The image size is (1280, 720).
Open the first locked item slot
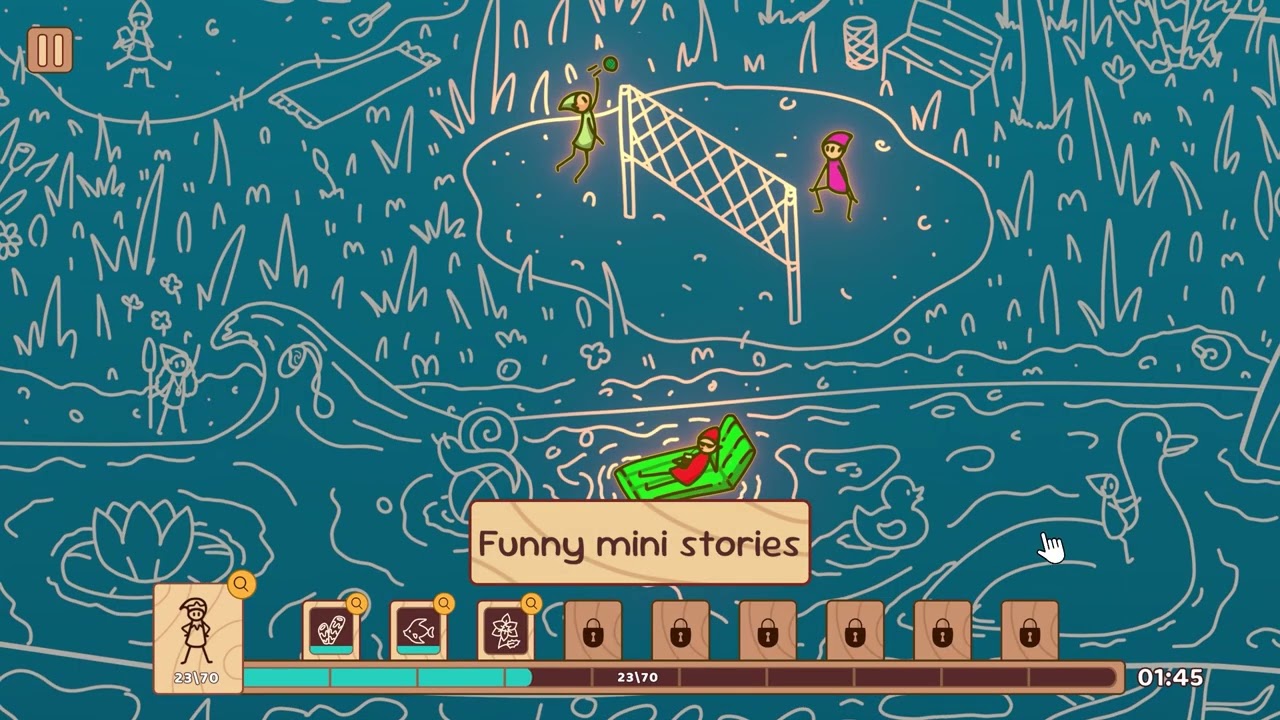point(594,632)
